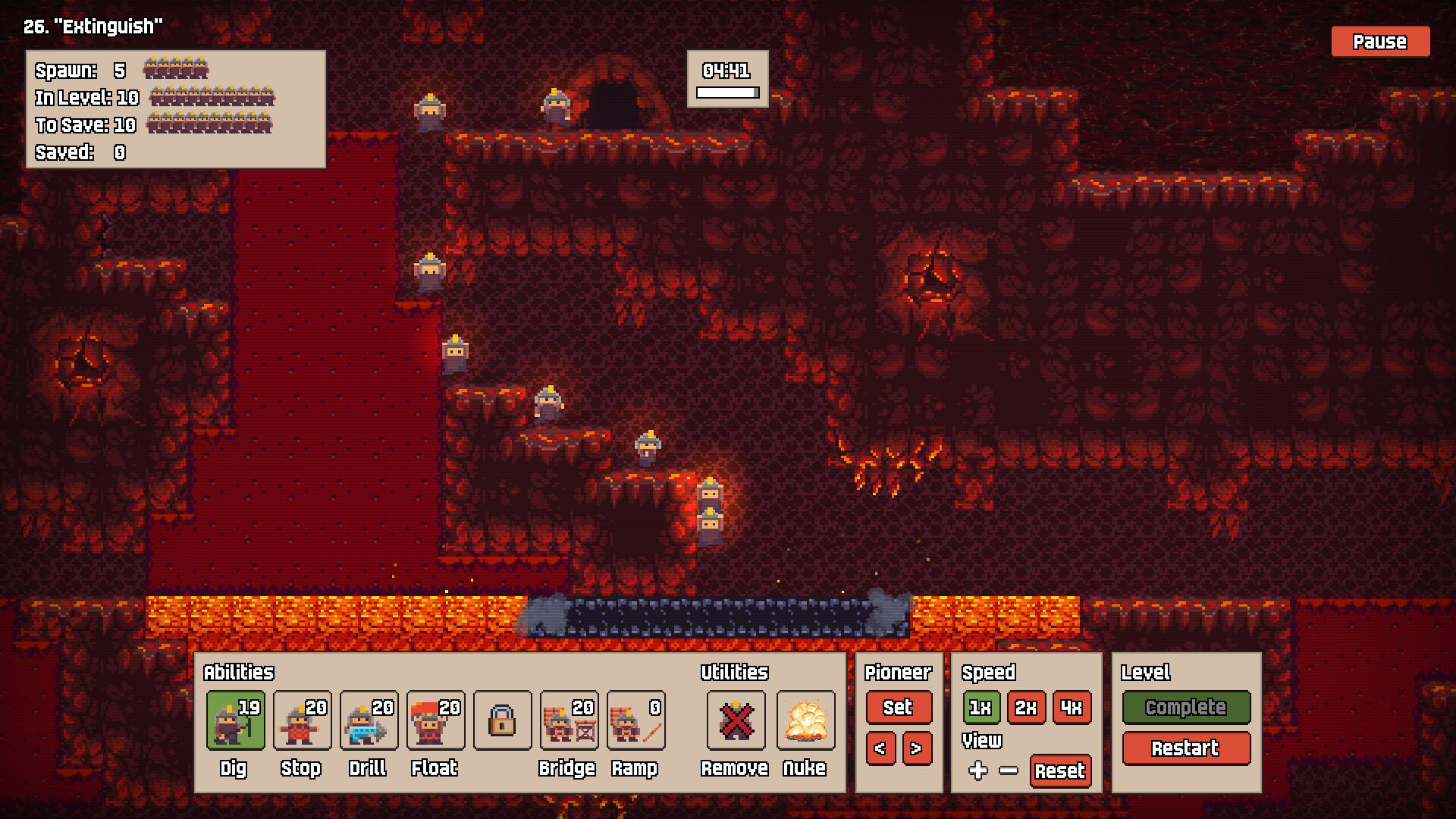Image resolution: width=1456 pixels, height=819 pixels.
Task: Click the locked ability slot
Action: coord(502,720)
